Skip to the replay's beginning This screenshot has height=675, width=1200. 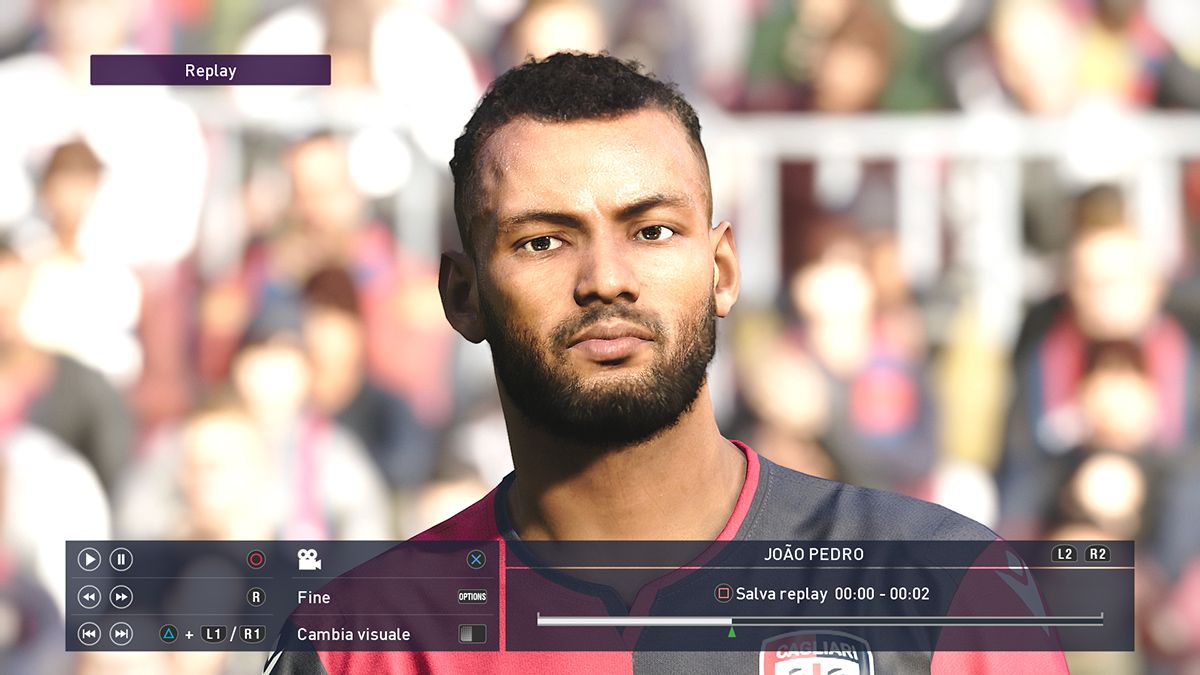89,634
